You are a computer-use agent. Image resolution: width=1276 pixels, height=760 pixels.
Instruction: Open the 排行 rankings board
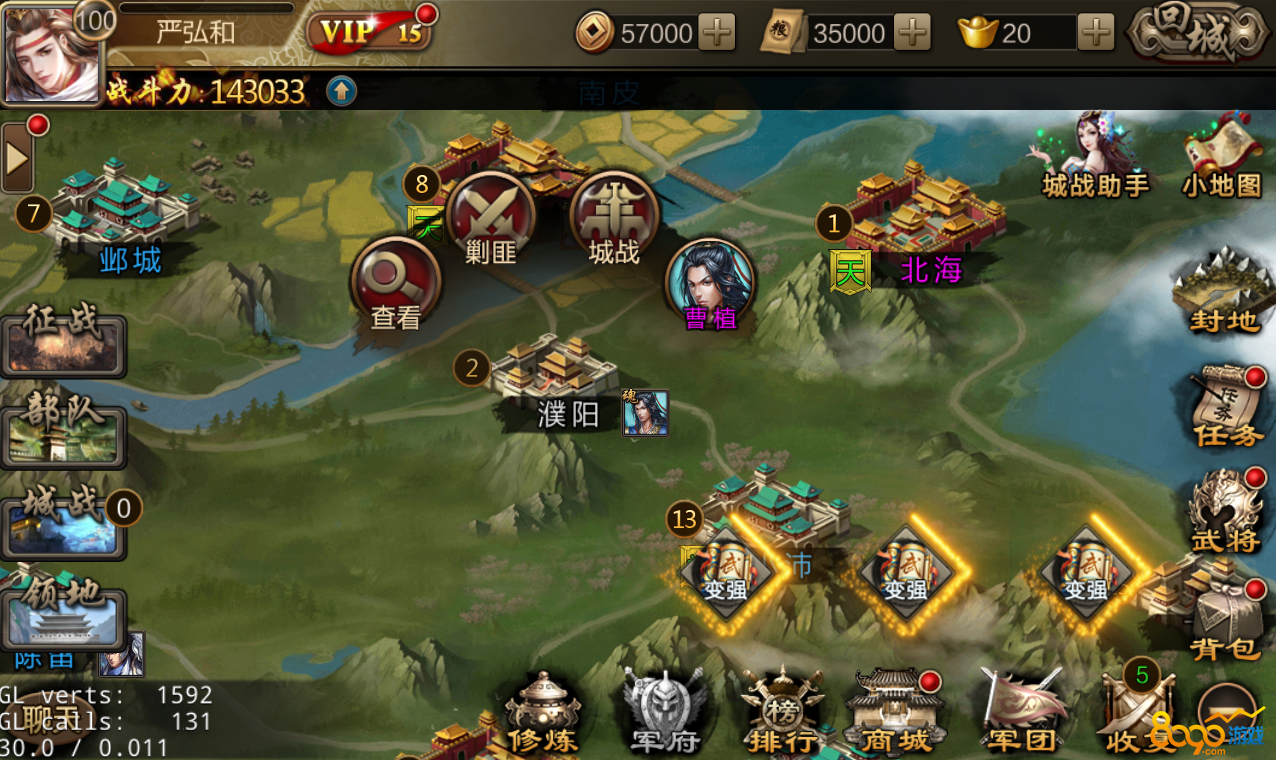point(783,711)
